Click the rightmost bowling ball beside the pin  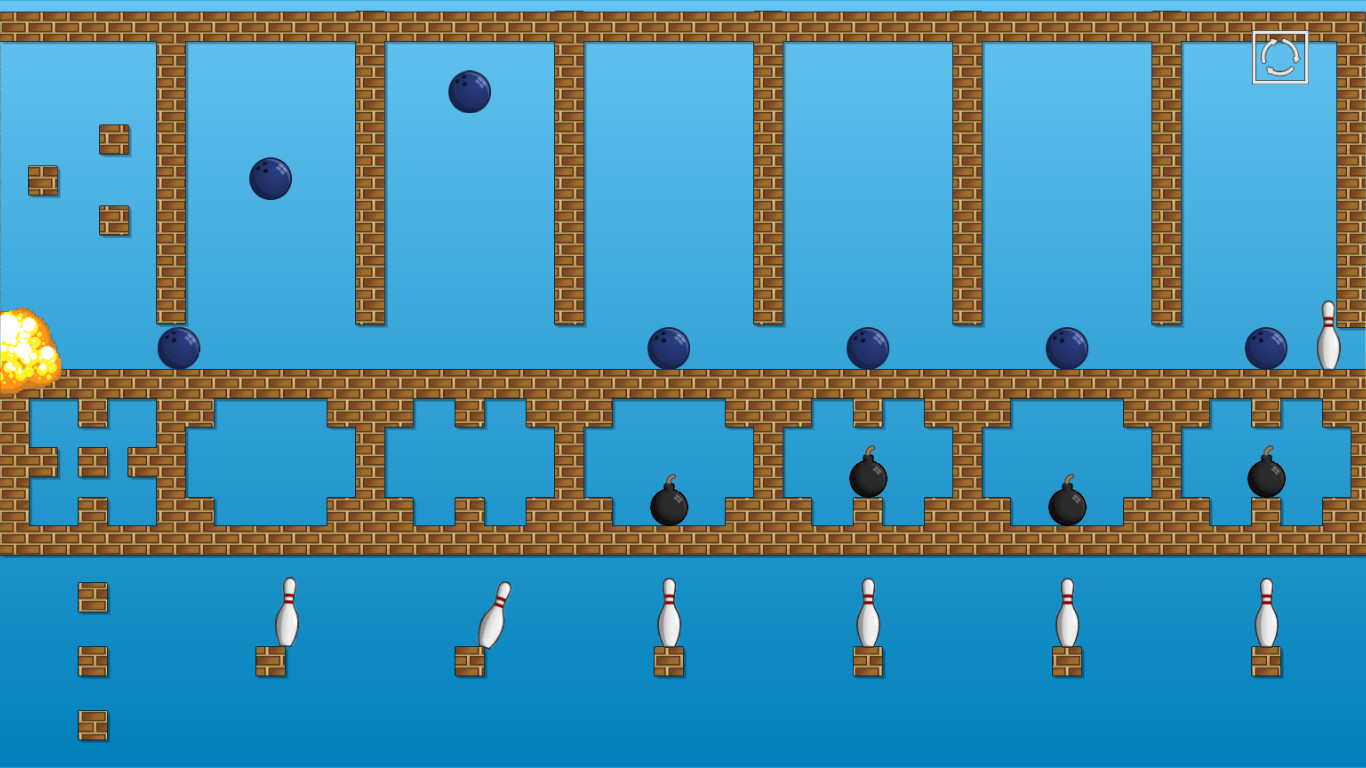[x=1266, y=348]
